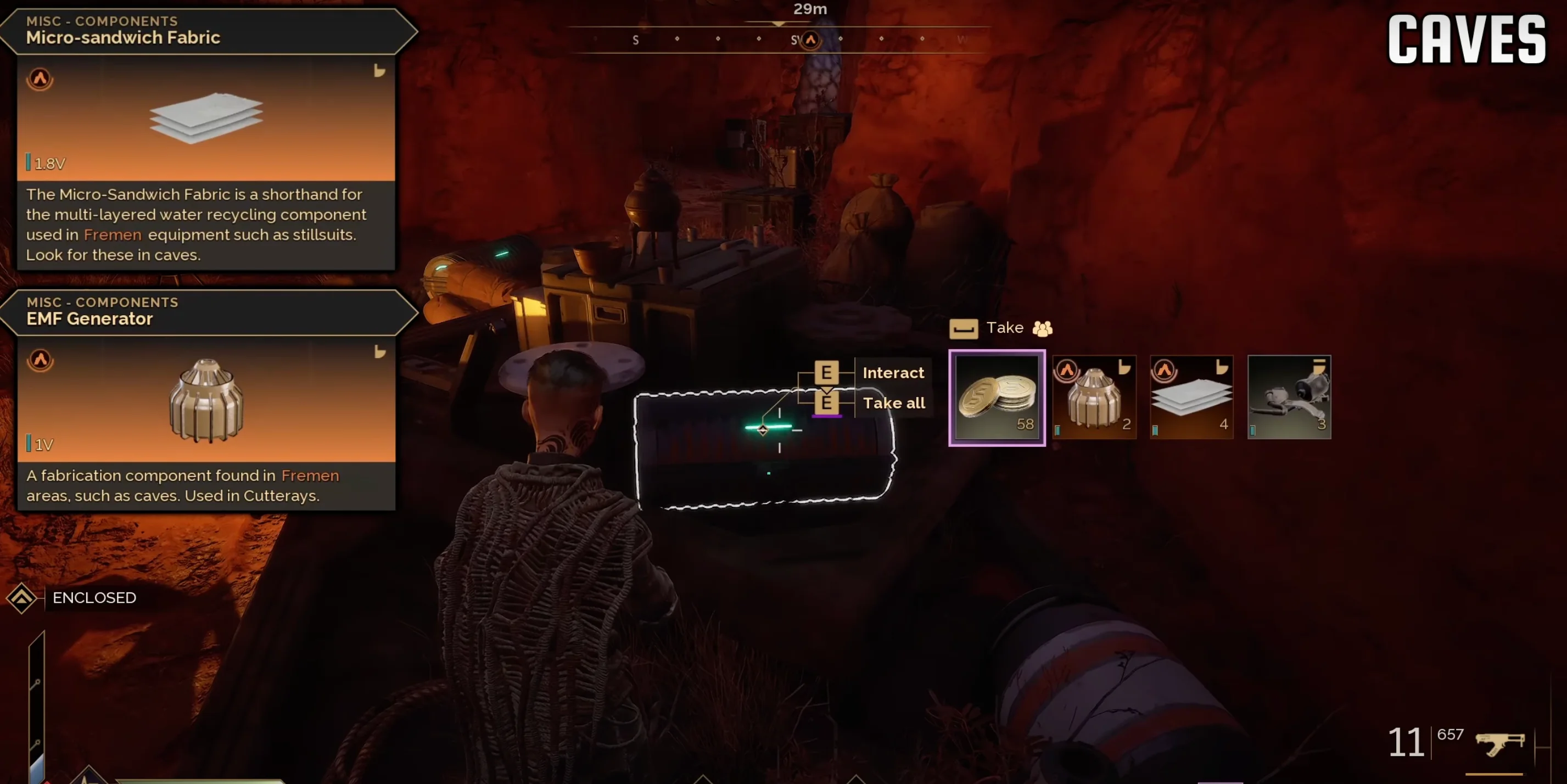Choose the Take all option

coord(894,402)
